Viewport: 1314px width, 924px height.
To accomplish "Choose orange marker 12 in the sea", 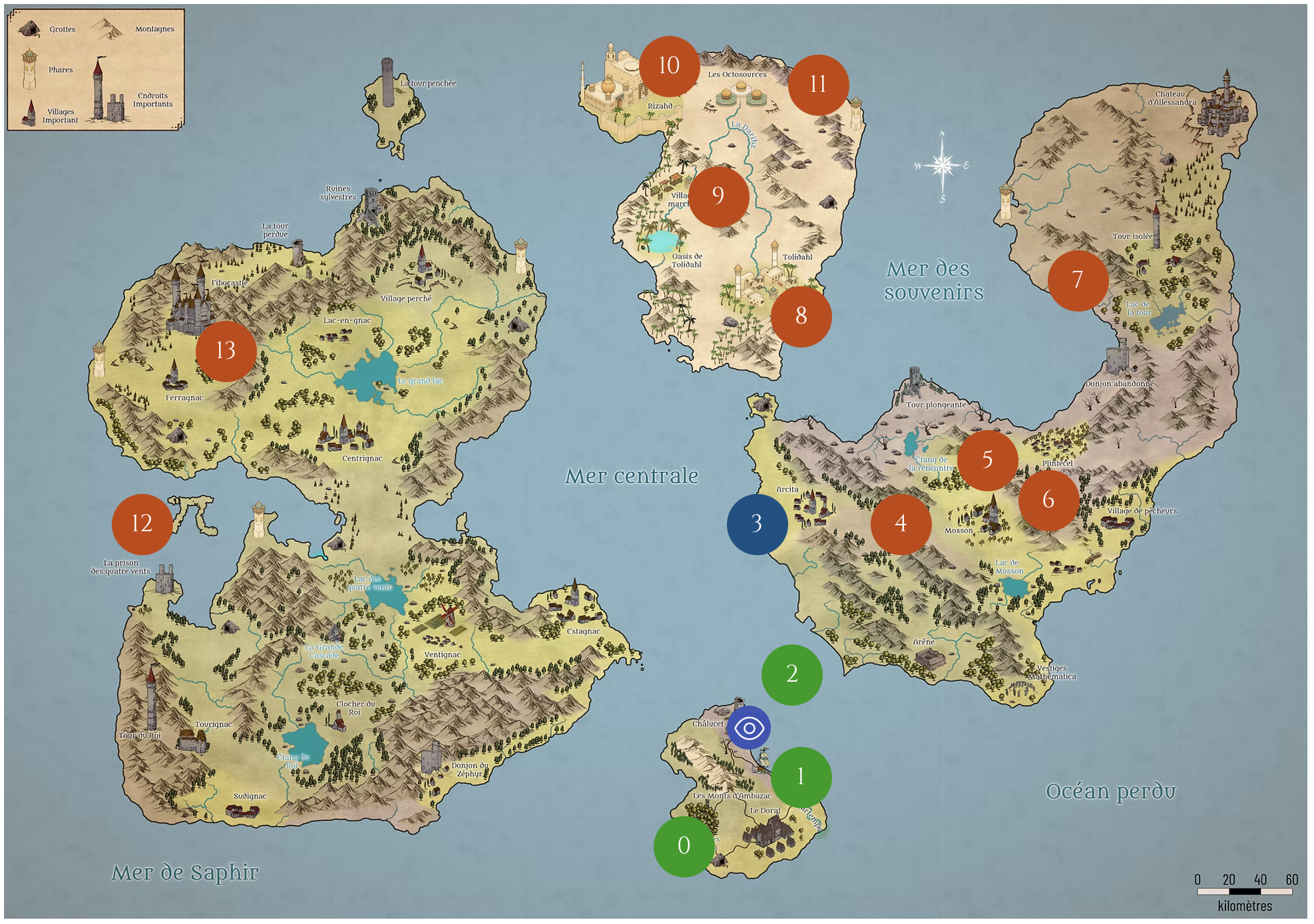I will pyautogui.click(x=142, y=524).
